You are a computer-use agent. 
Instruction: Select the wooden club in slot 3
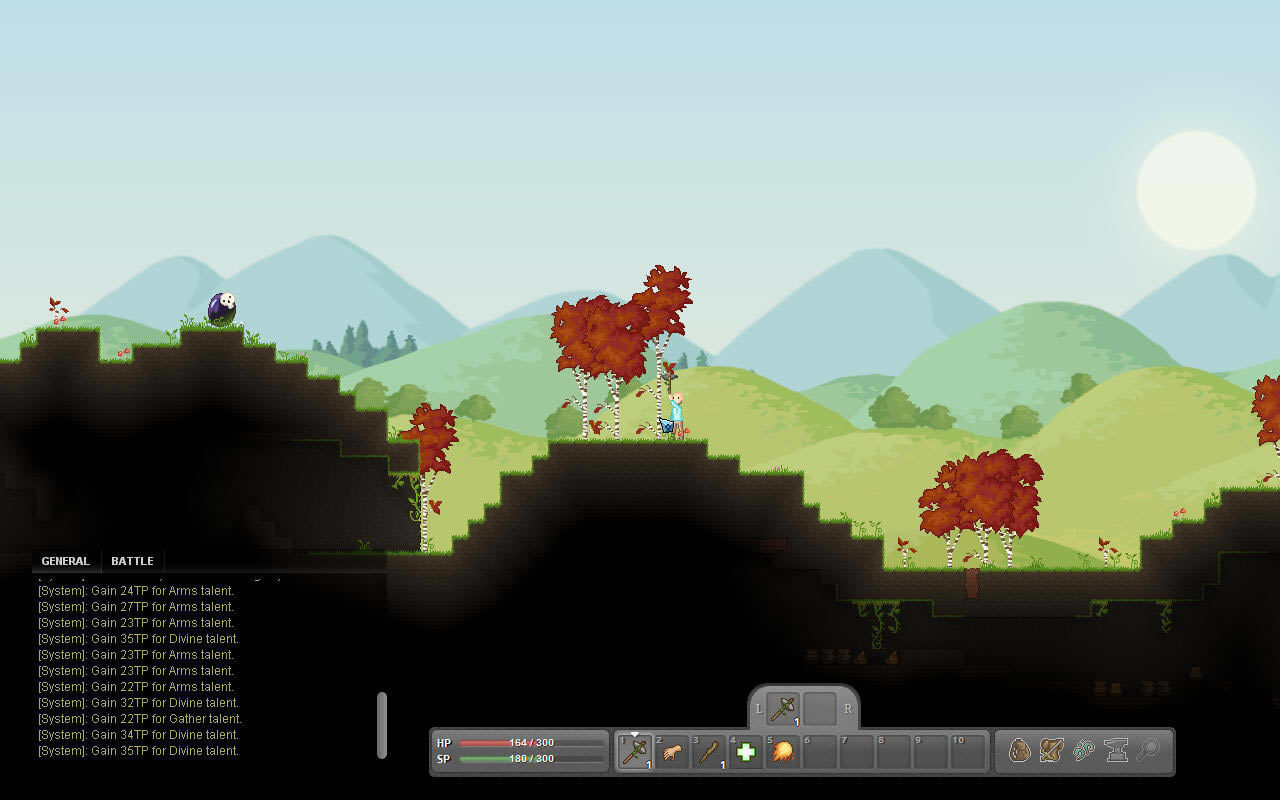(709, 751)
